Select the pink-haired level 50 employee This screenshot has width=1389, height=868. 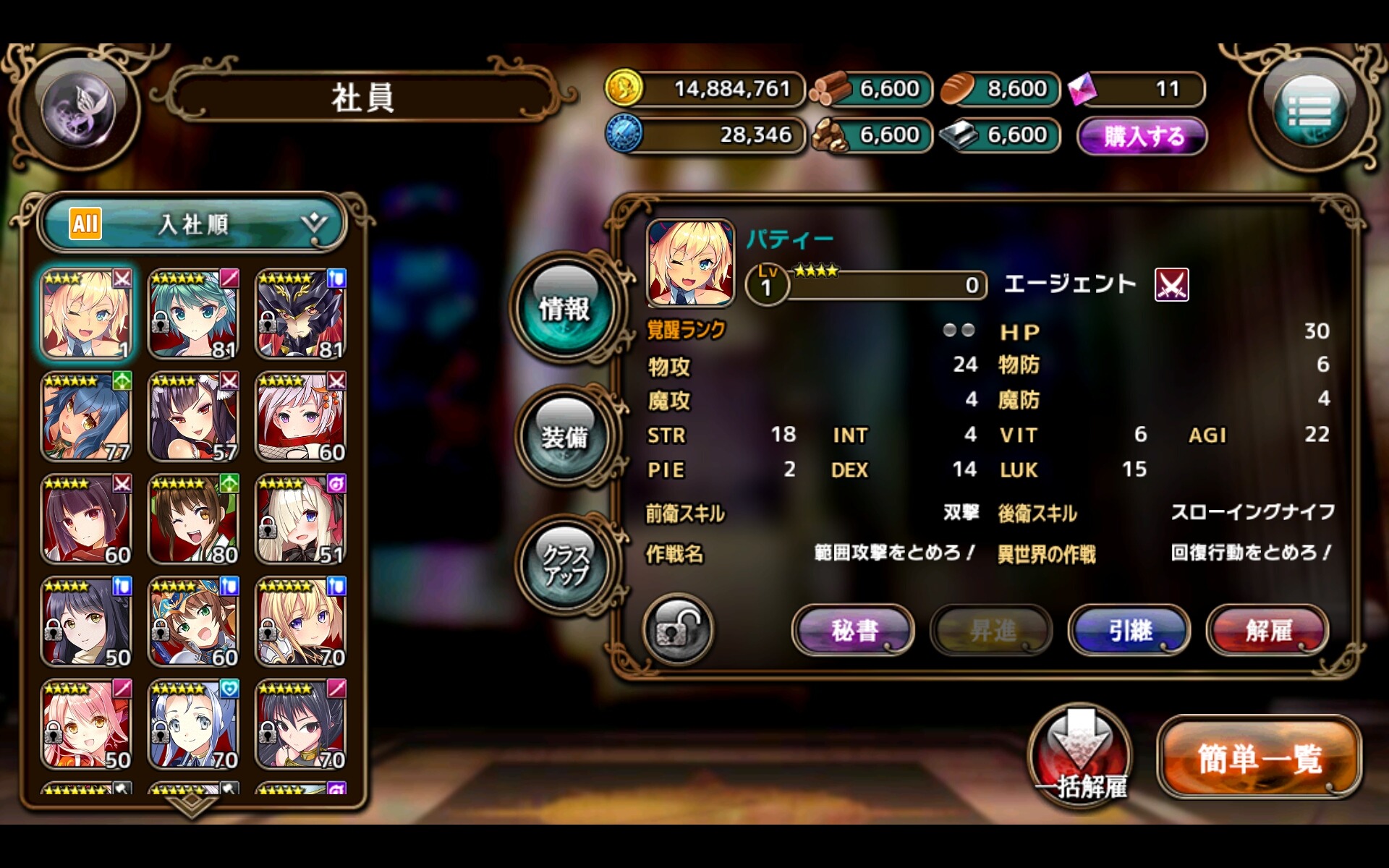[x=86, y=724]
